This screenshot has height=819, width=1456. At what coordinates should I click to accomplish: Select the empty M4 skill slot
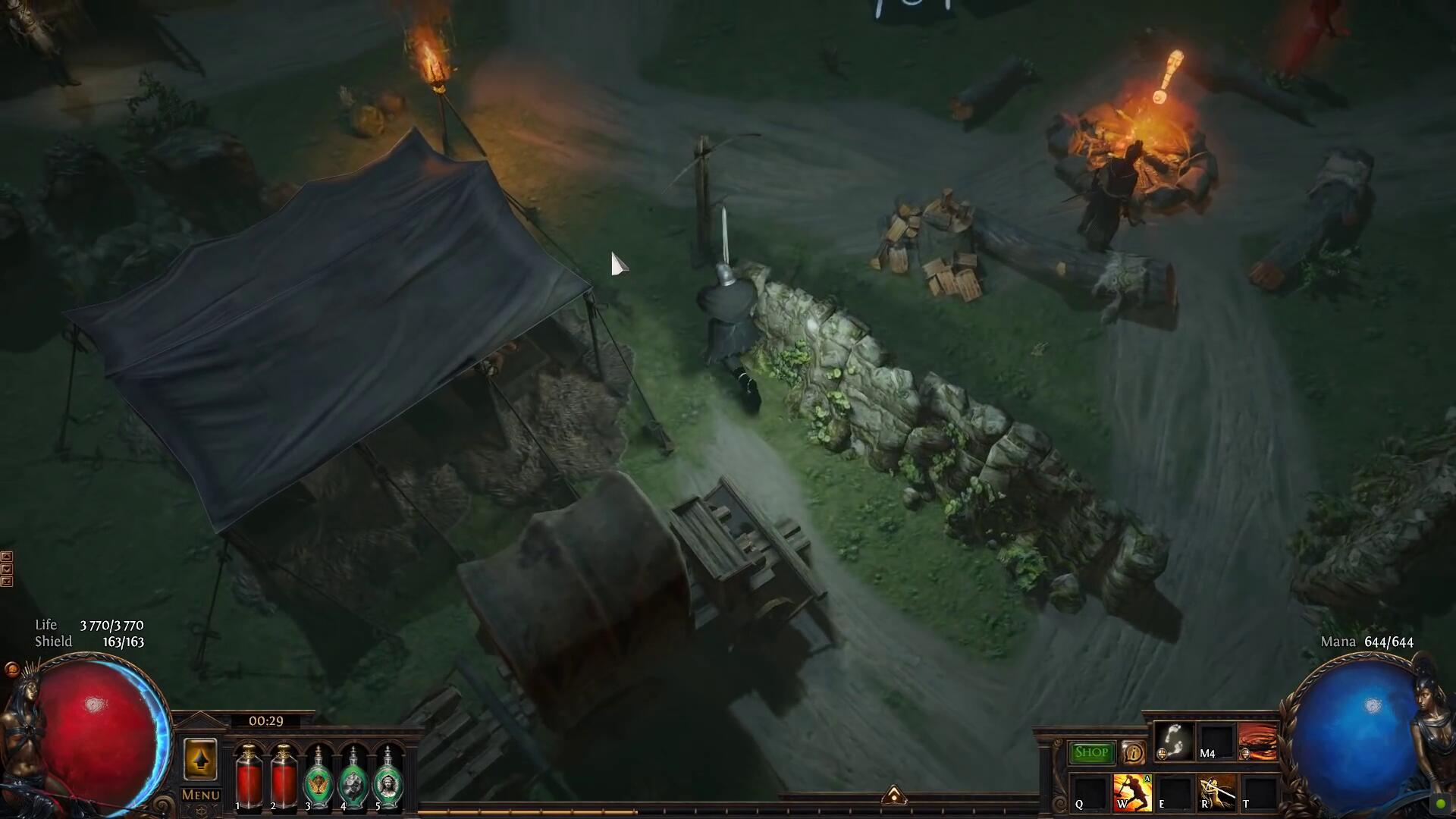1216,742
